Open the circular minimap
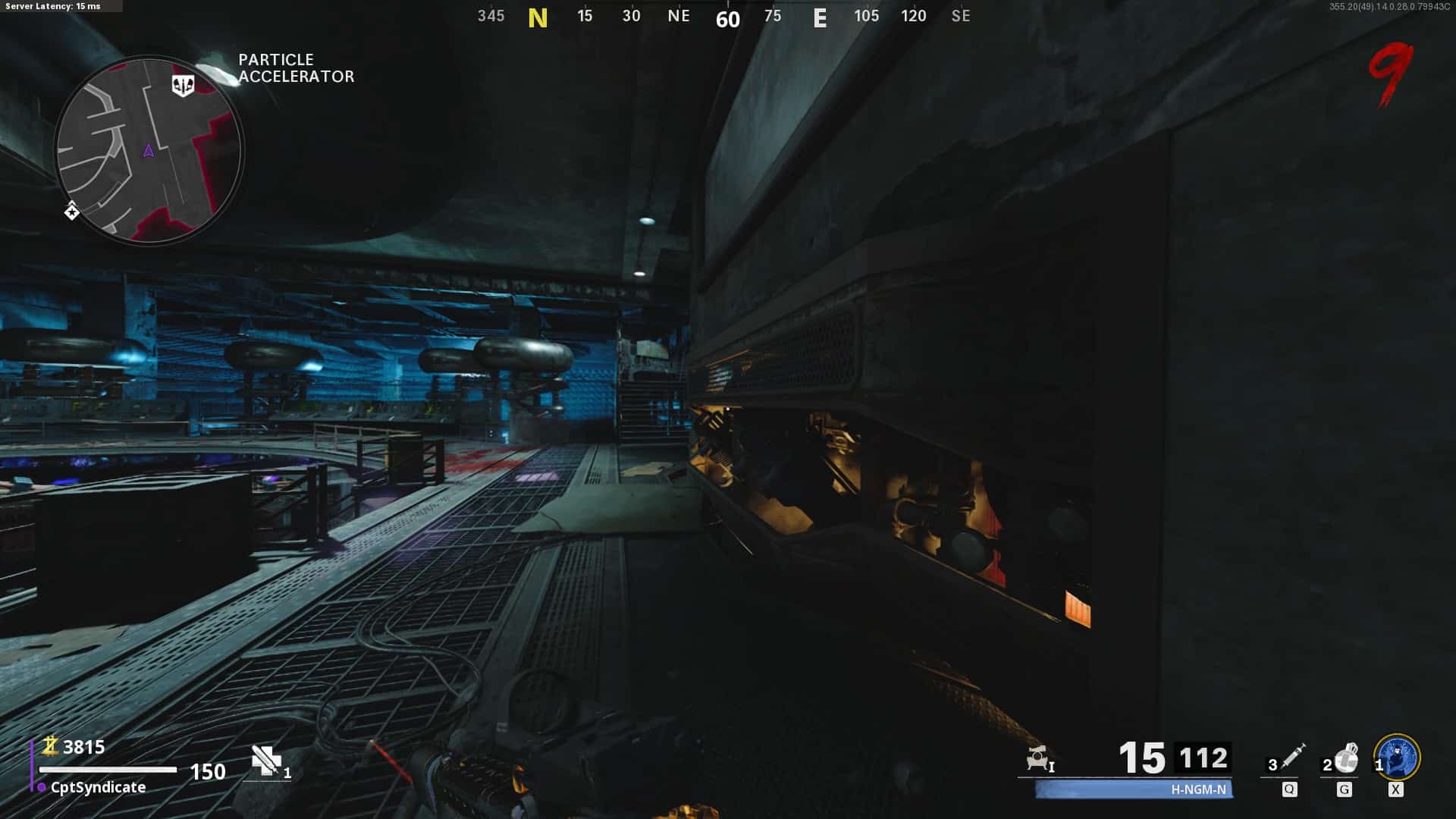Viewport: 1456px width, 819px height. coord(149,150)
